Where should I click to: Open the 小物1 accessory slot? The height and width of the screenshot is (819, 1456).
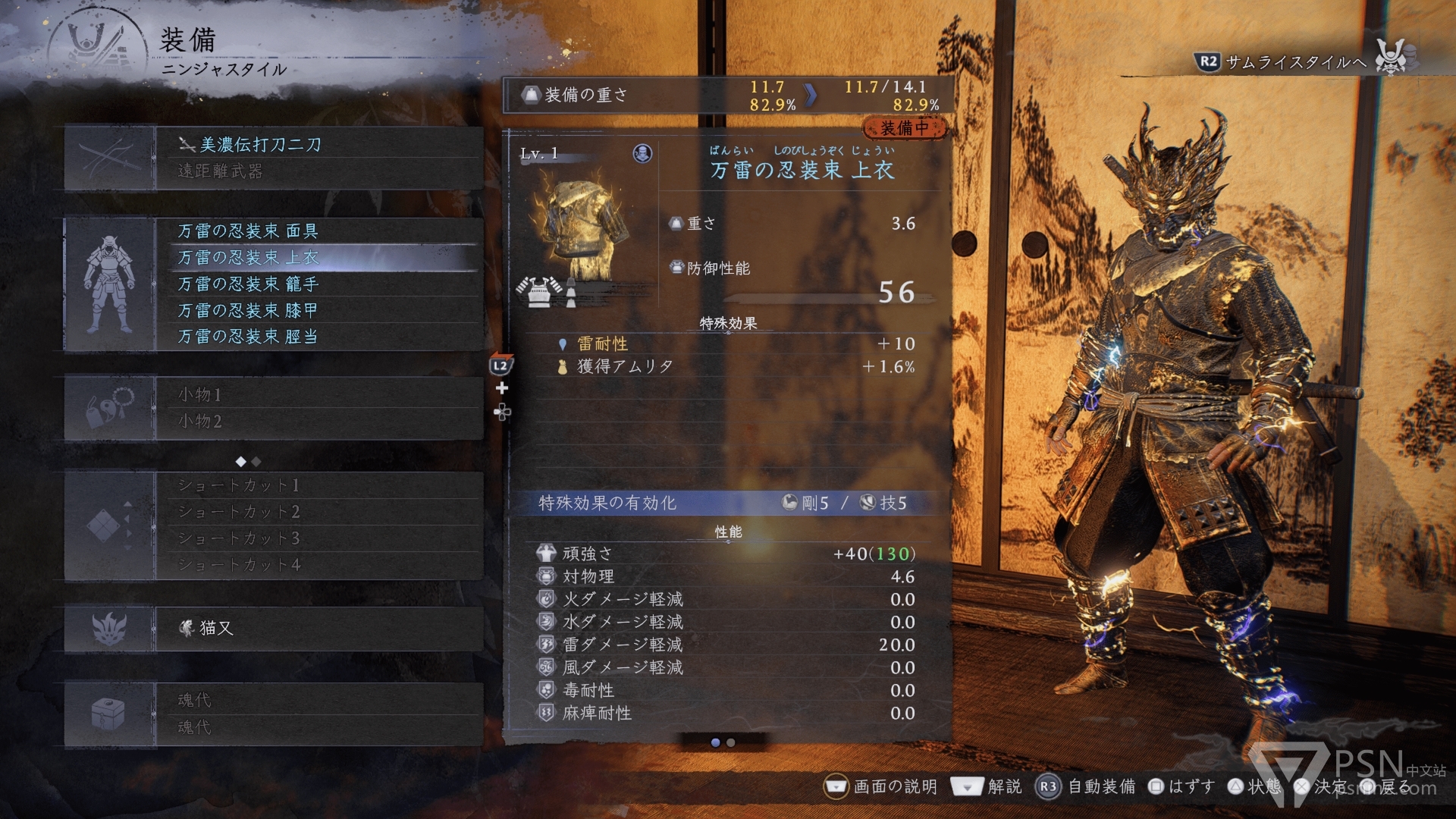pos(318,394)
